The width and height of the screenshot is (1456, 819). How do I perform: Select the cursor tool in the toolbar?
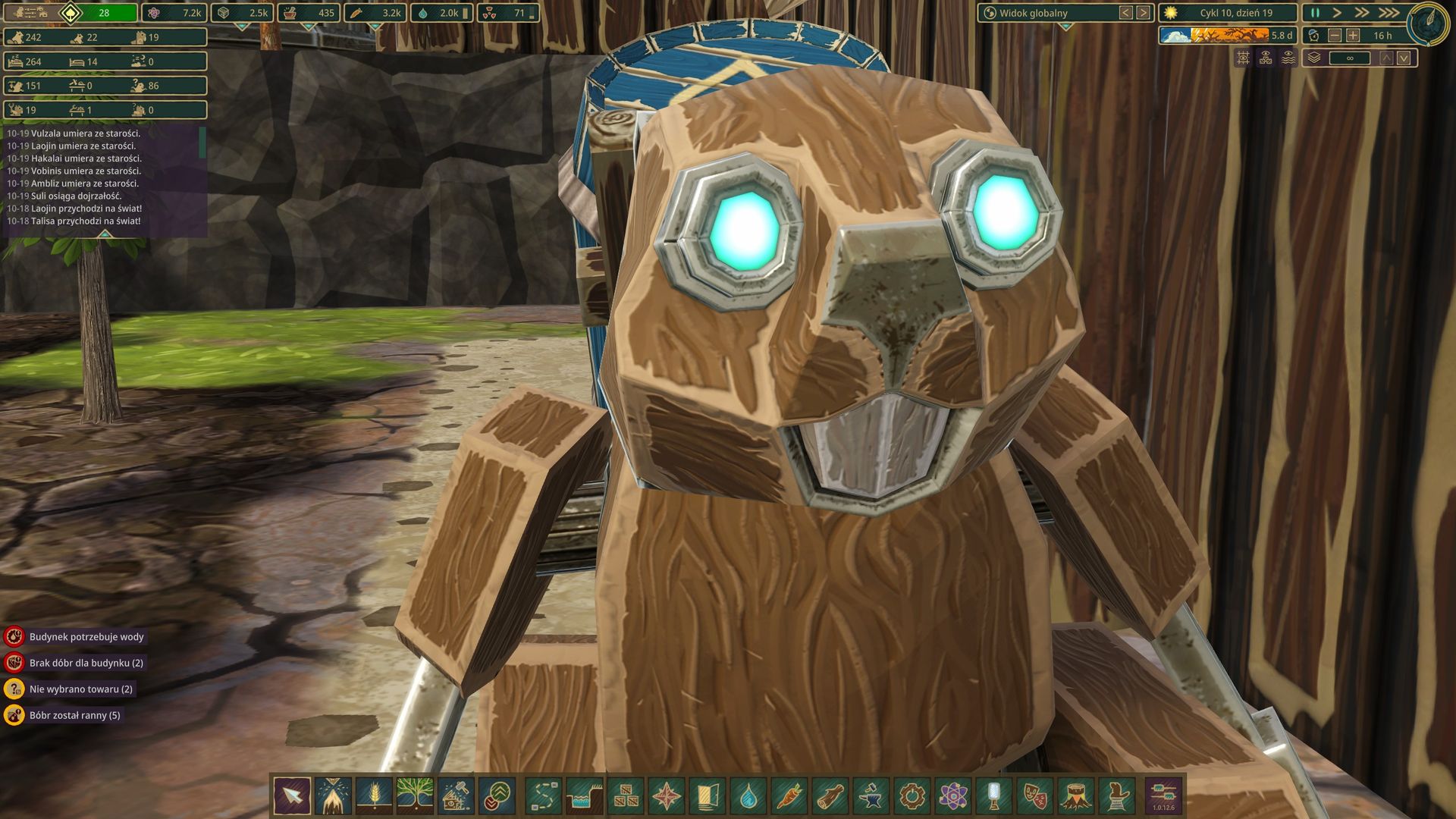pos(292,796)
